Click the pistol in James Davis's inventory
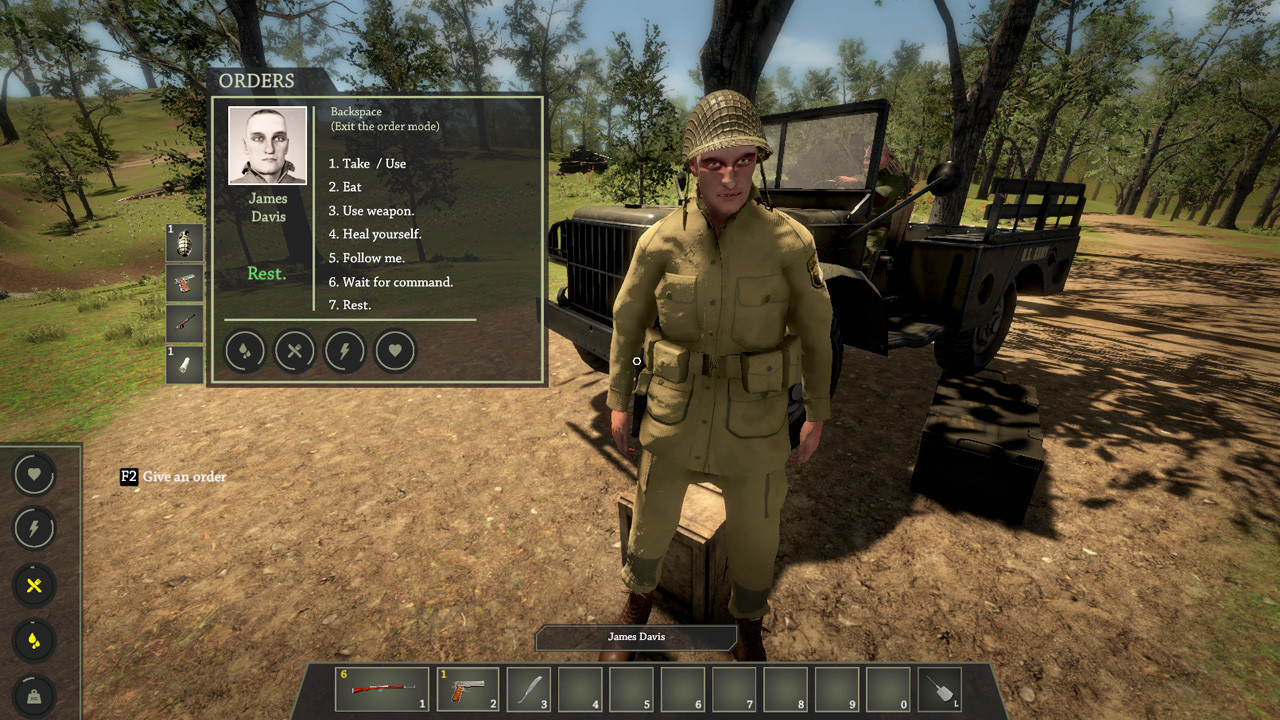The width and height of the screenshot is (1280, 720). tap(185, 284)
